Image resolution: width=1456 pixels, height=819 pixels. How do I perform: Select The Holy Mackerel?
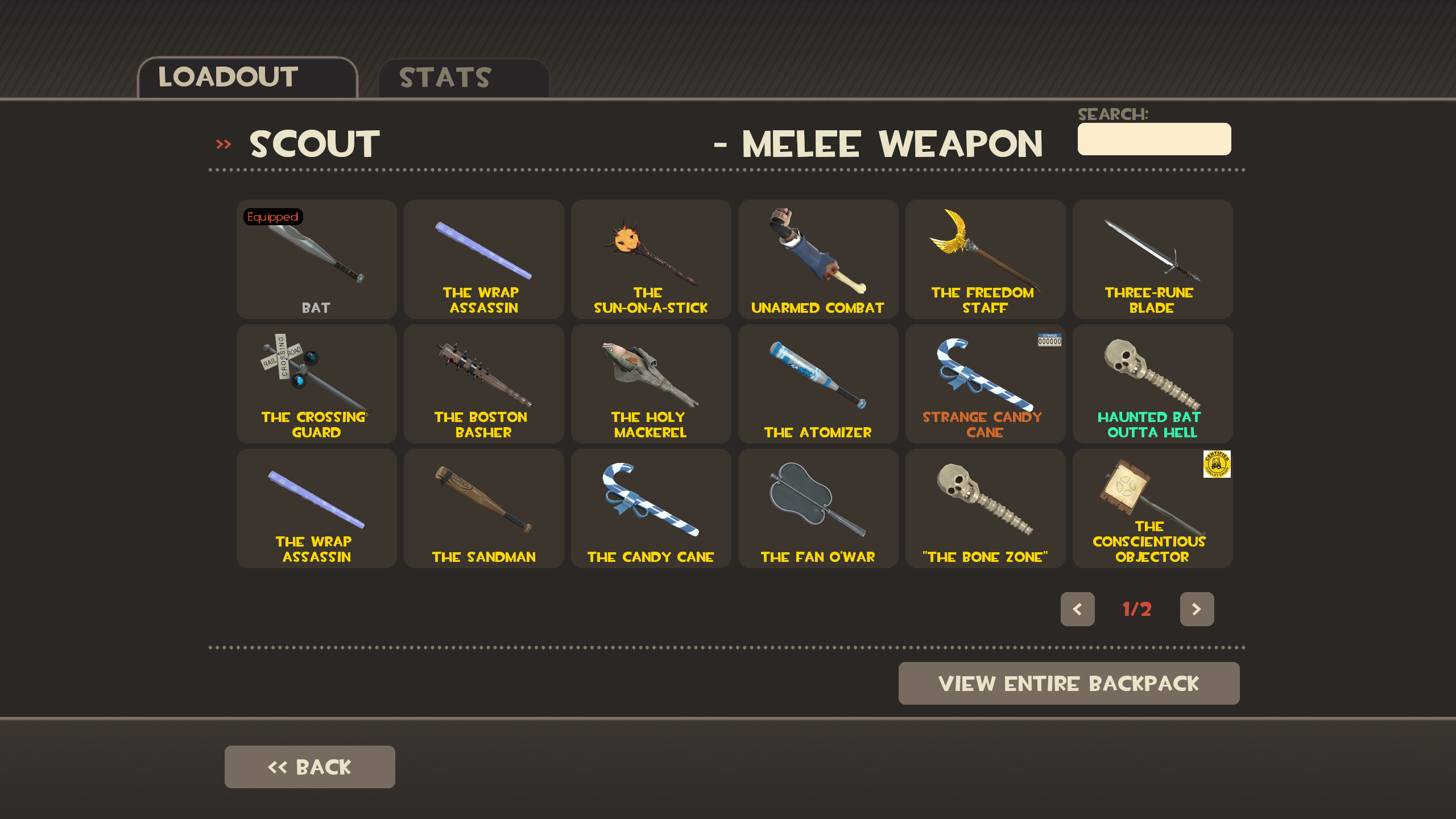tap(650, 384)
